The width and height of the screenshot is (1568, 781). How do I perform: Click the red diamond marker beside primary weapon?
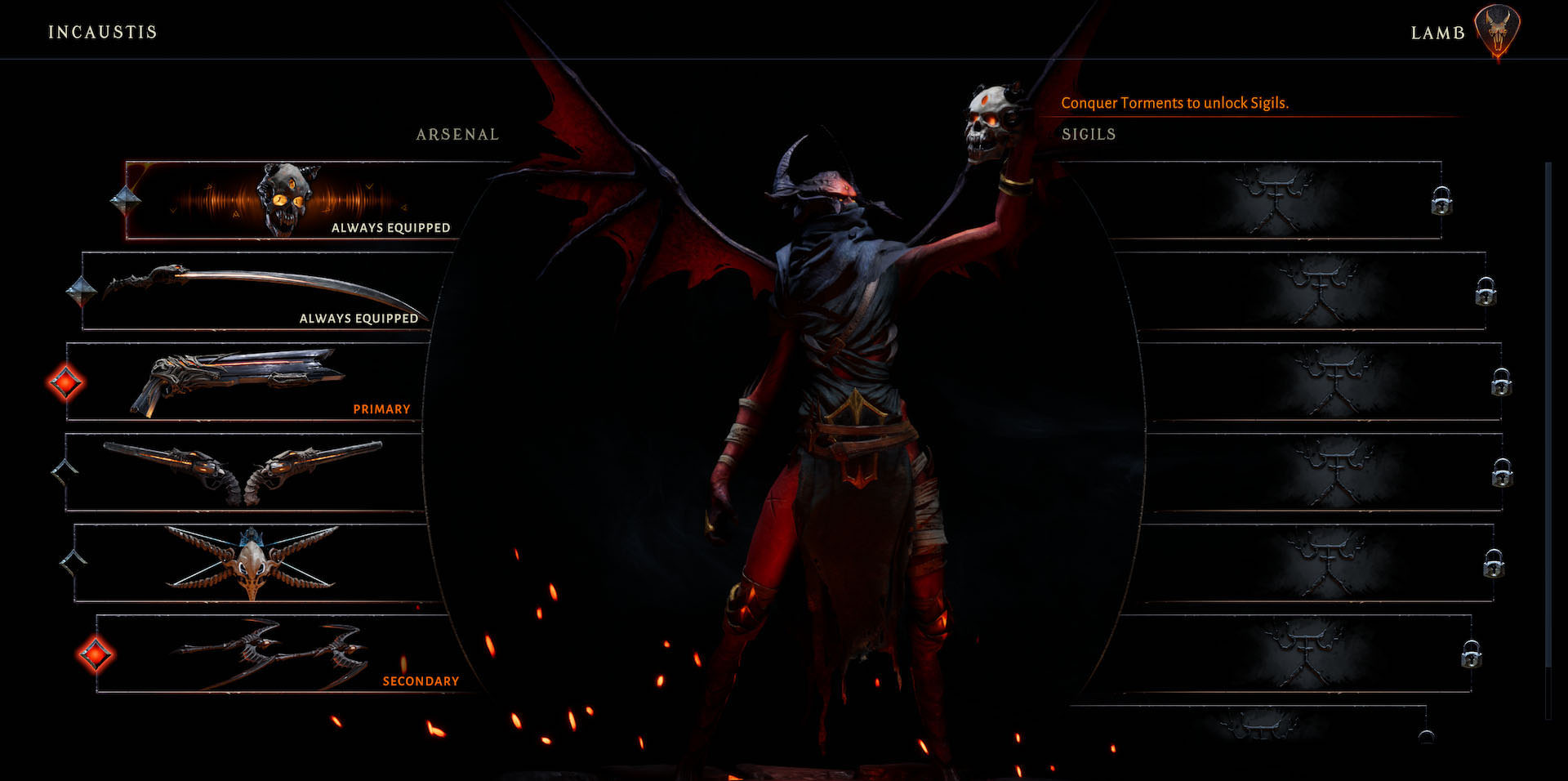coord(65,382)
